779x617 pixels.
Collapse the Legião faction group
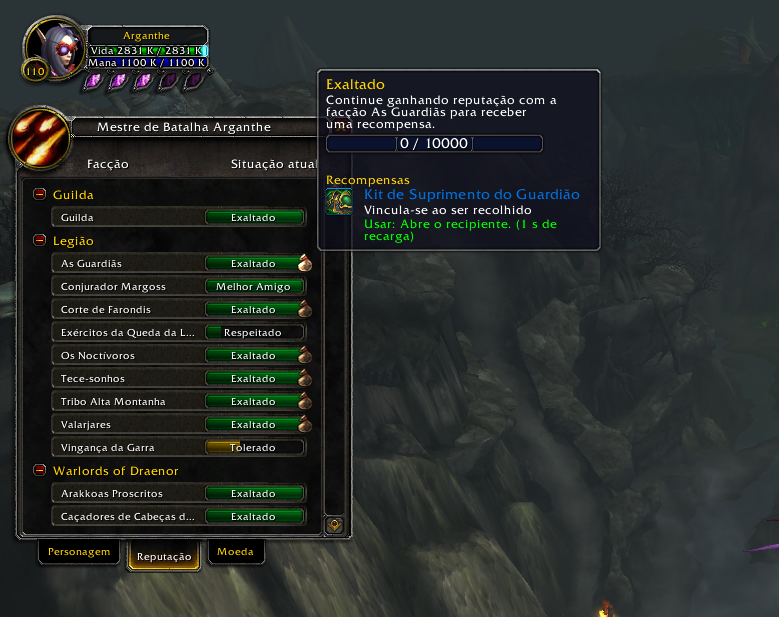pos(40,241)
